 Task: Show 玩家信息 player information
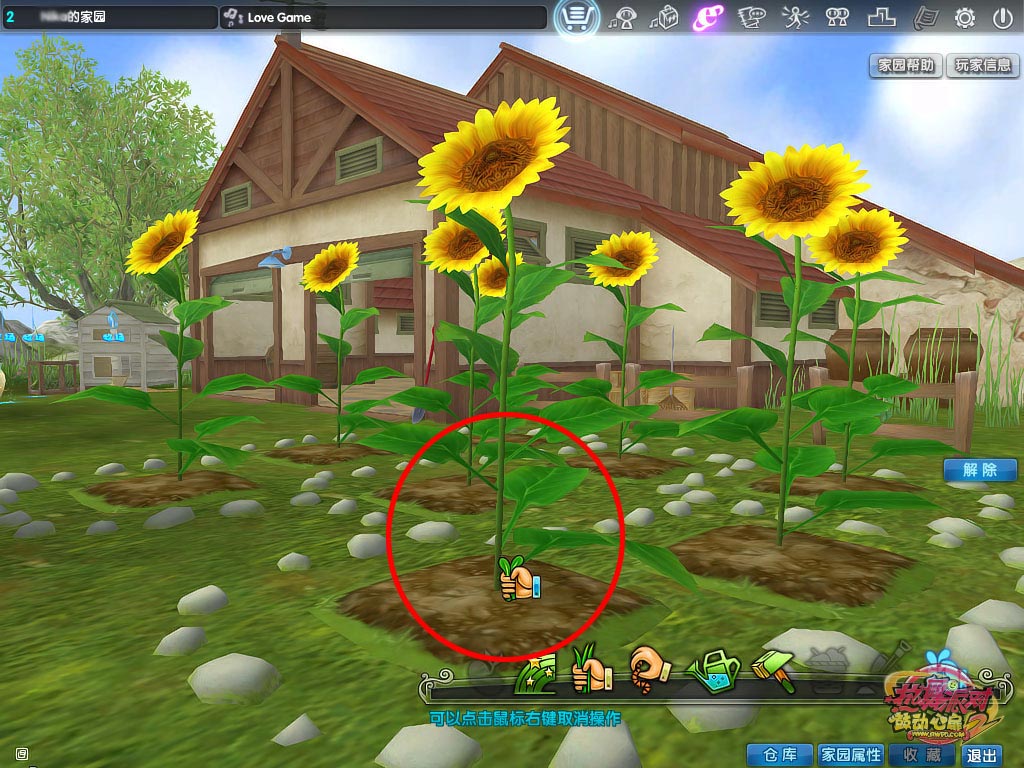(983, 65)
